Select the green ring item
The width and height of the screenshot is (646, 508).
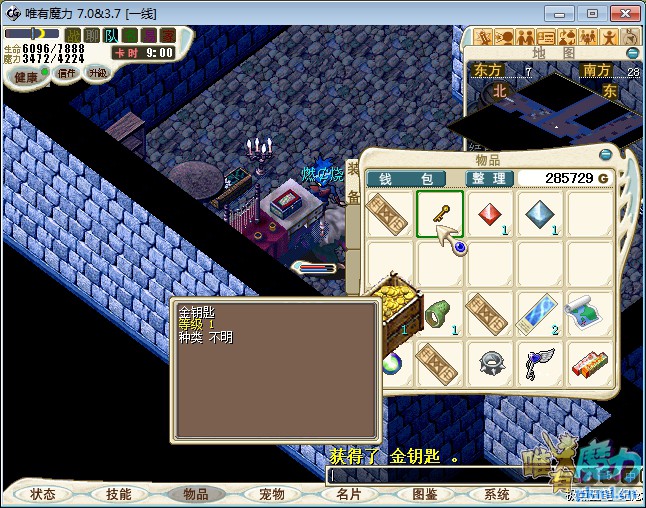440,314
